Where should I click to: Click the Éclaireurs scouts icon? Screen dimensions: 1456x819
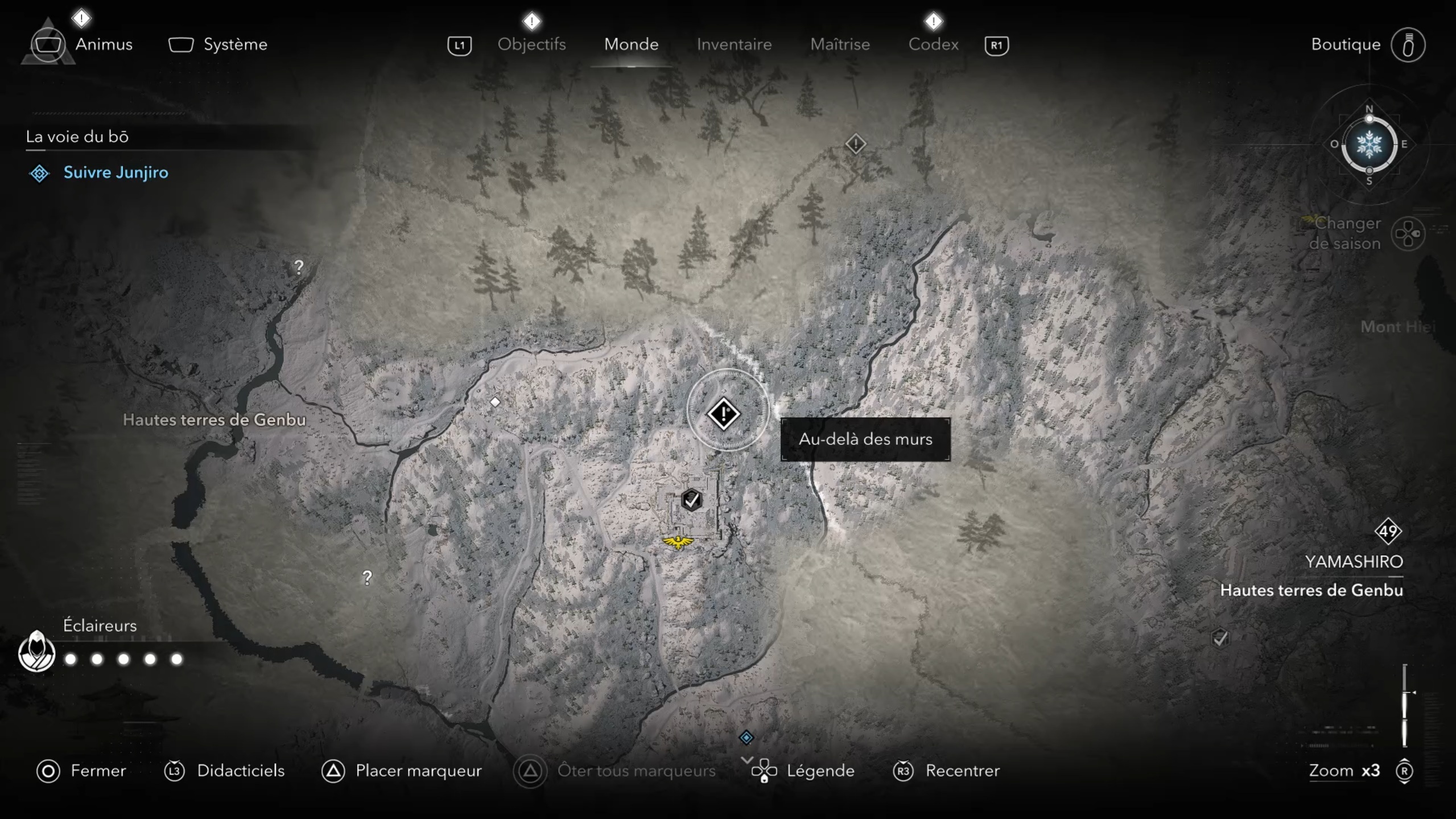click(x=36, y=652)
